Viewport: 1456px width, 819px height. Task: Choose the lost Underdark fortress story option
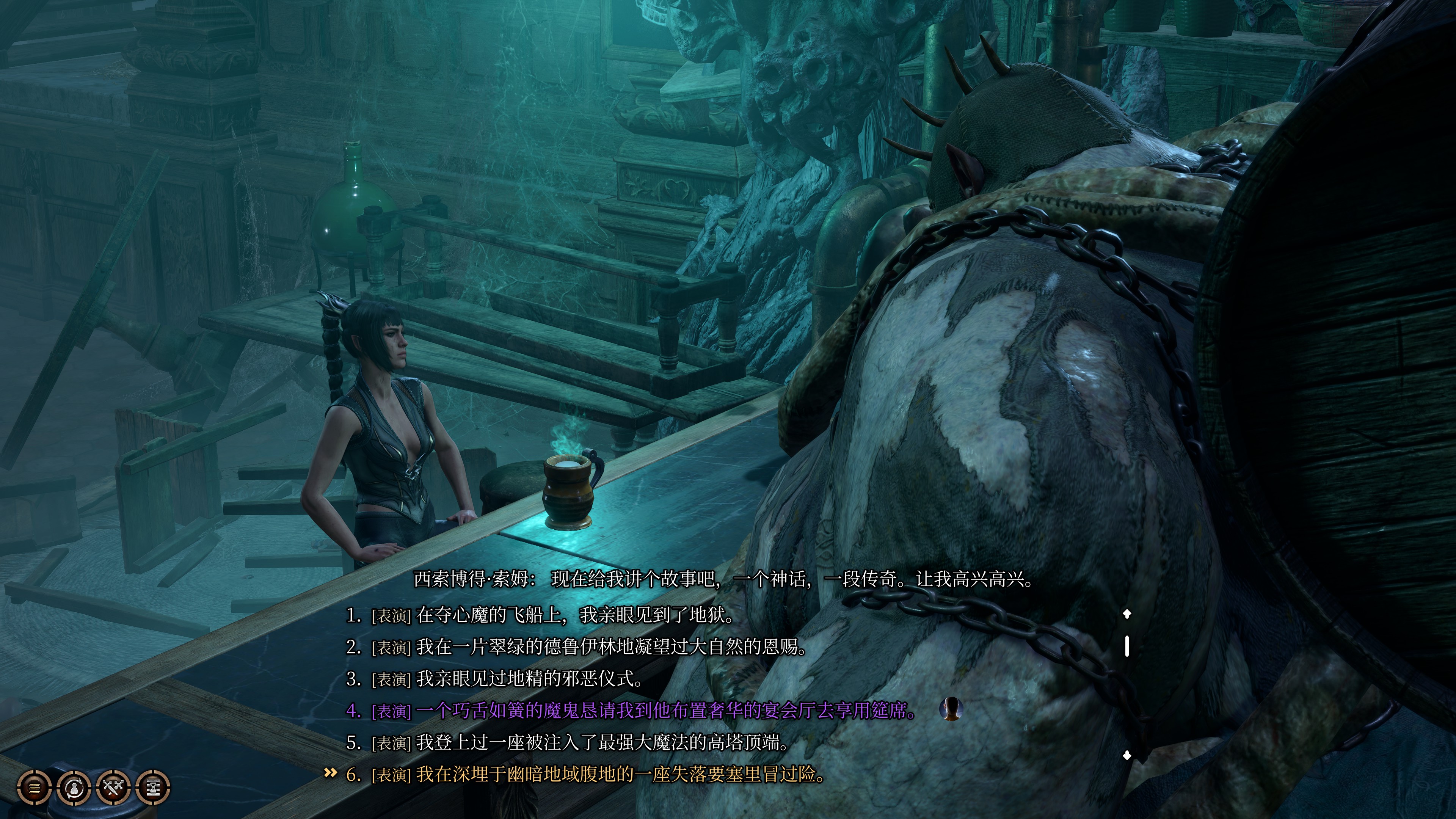[x=620, y=774]
